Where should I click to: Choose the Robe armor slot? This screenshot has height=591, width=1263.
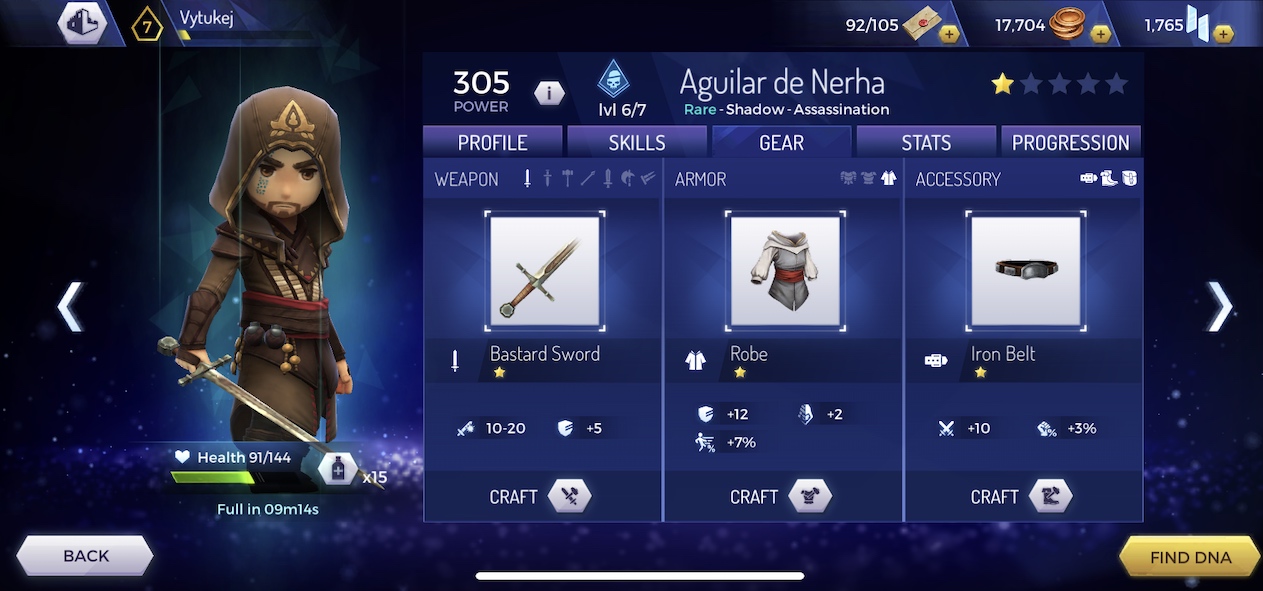(785, 270)
